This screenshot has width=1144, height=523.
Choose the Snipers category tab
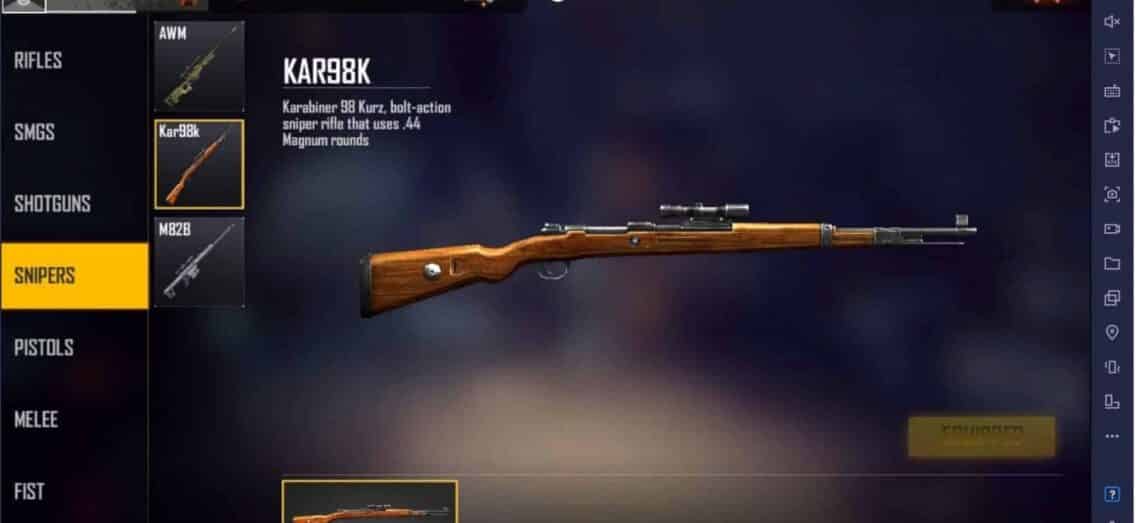click(45, 276)
